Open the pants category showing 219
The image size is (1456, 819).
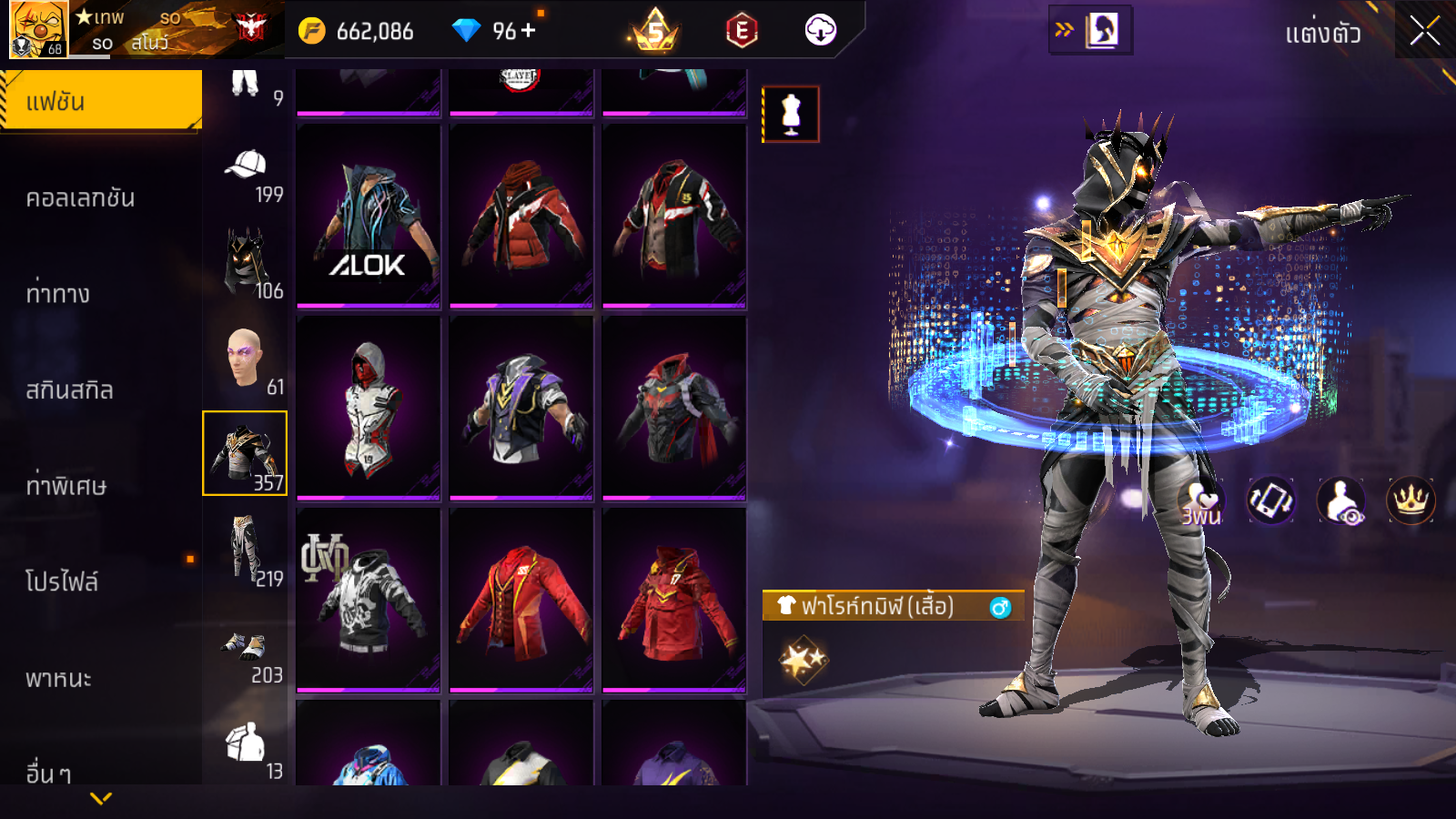pos(246,549)
